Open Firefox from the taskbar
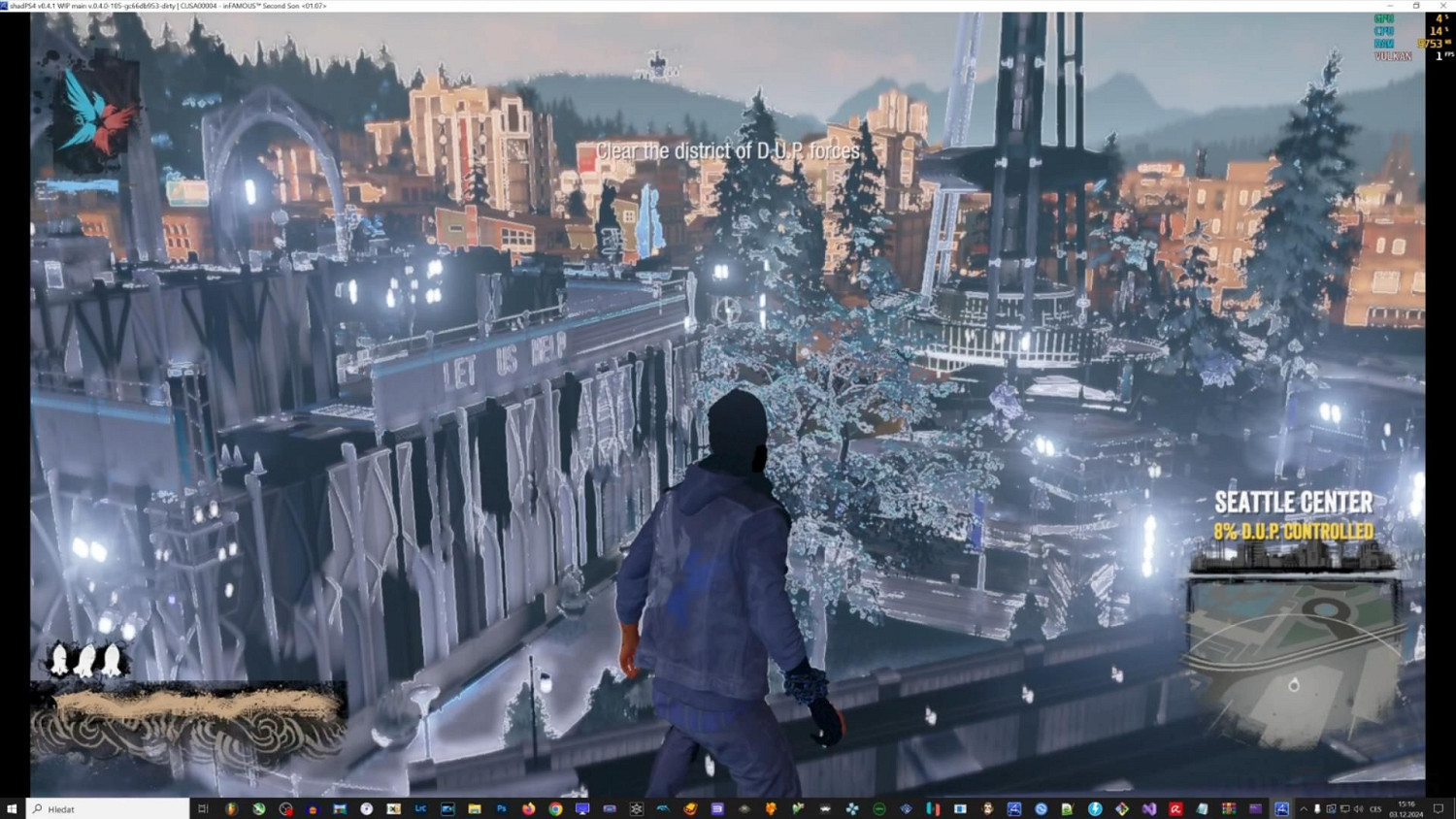 (x=528, y=808)
